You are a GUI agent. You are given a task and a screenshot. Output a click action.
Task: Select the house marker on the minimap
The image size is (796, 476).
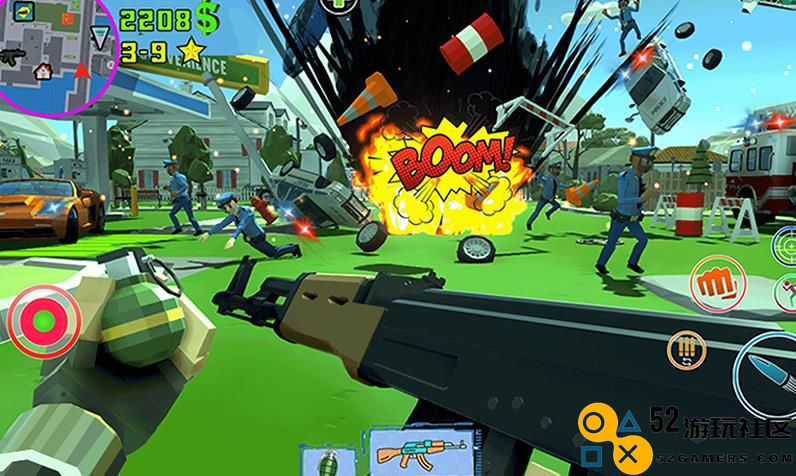pyautogui.click(x=43, y=71)
